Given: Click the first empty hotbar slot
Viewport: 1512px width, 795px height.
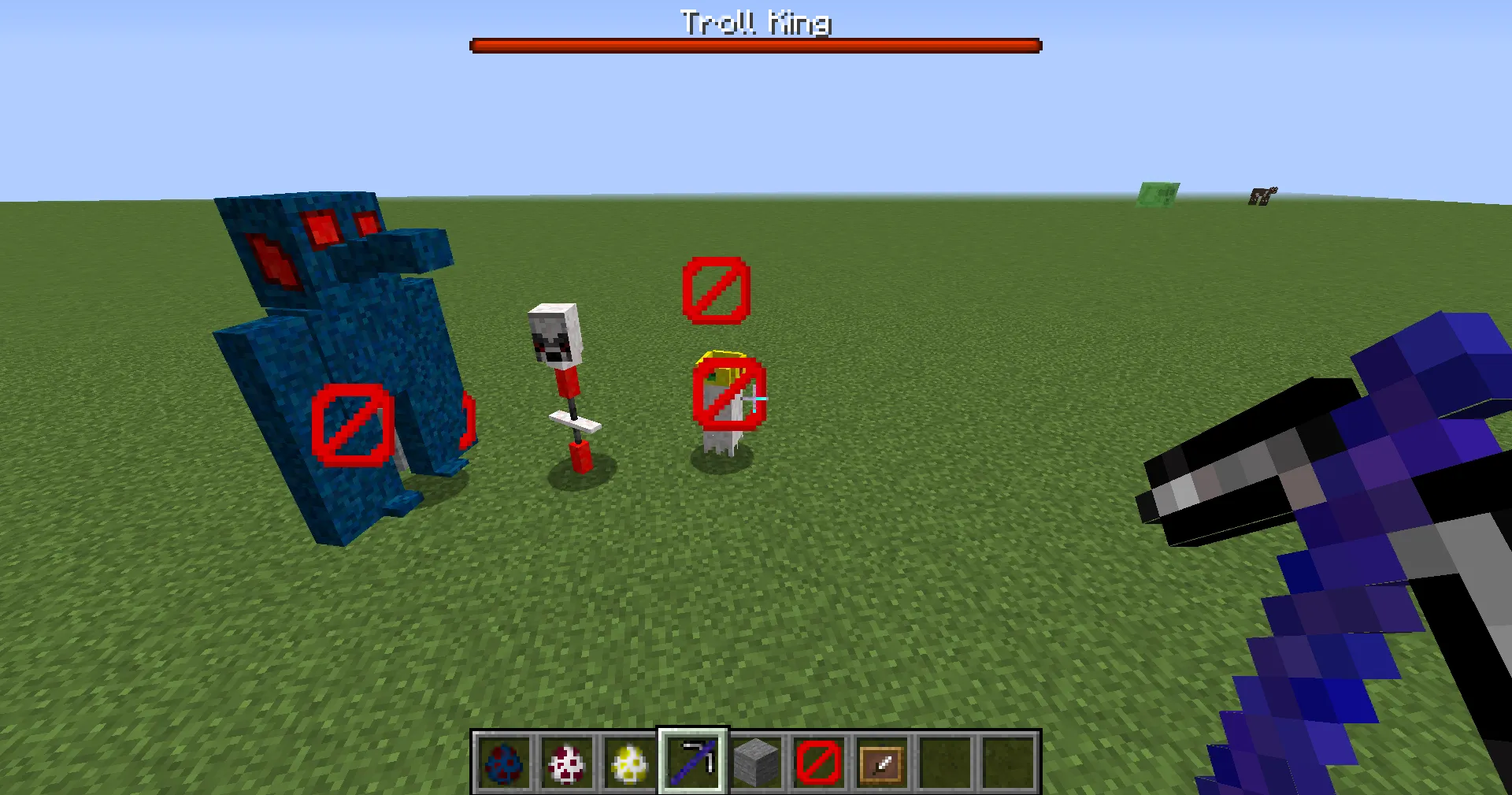Looking at the screenshot, I should click(944, 764).
